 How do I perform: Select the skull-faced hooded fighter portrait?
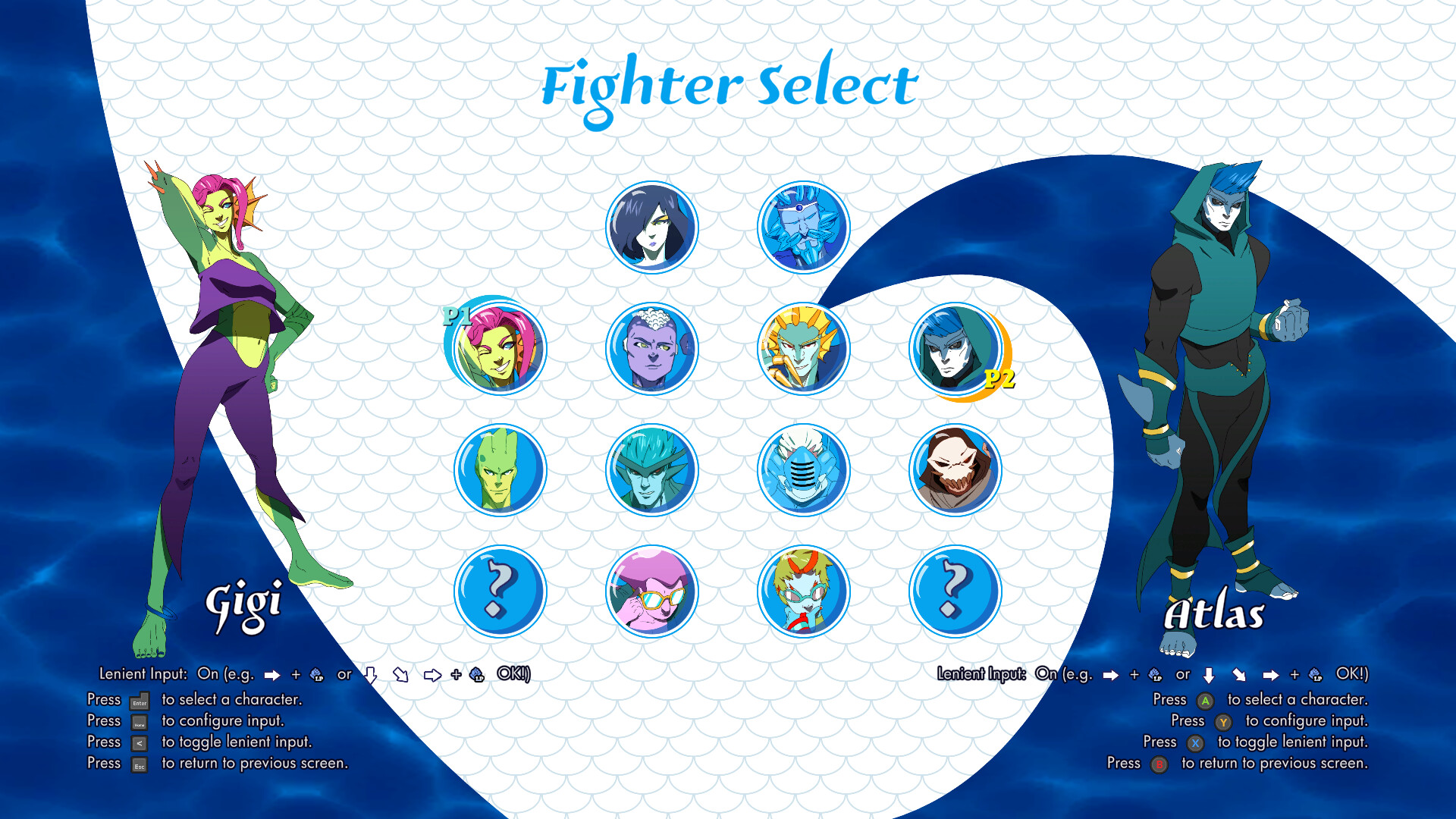(x=955, y=470)
